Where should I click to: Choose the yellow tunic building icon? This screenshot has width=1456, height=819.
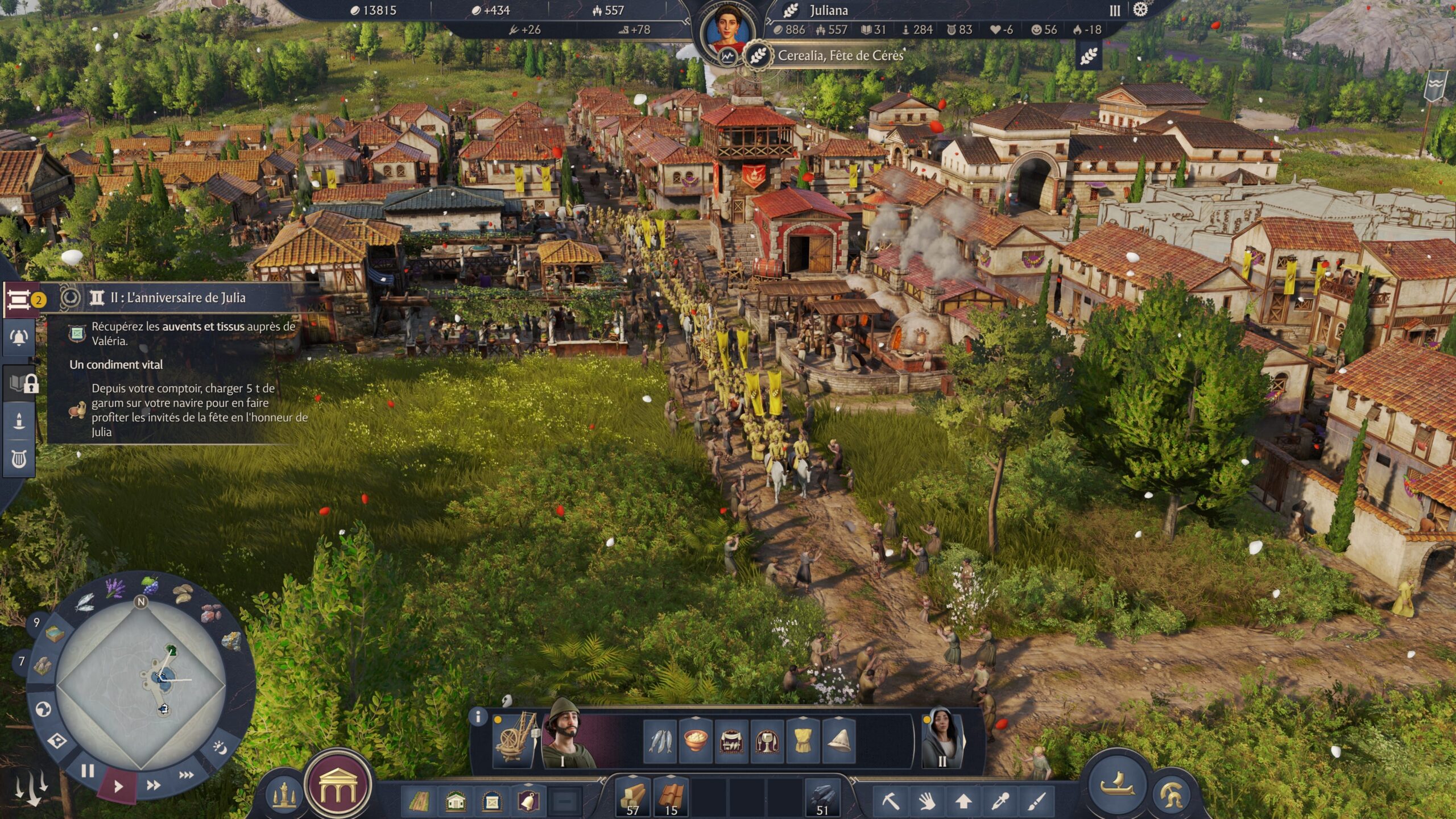click(803, 741)
